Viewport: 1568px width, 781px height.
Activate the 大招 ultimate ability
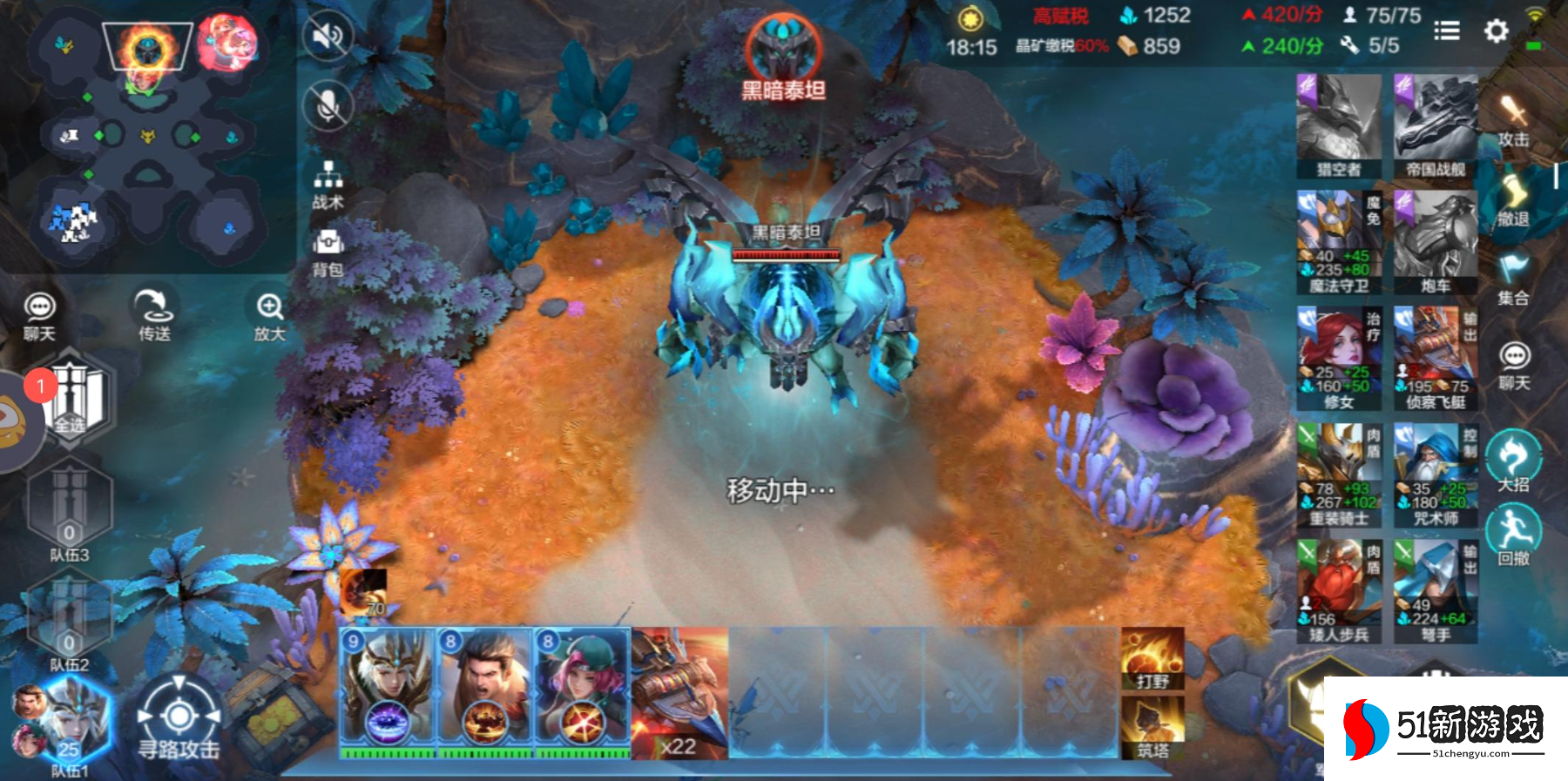(x=1513, y=461)
